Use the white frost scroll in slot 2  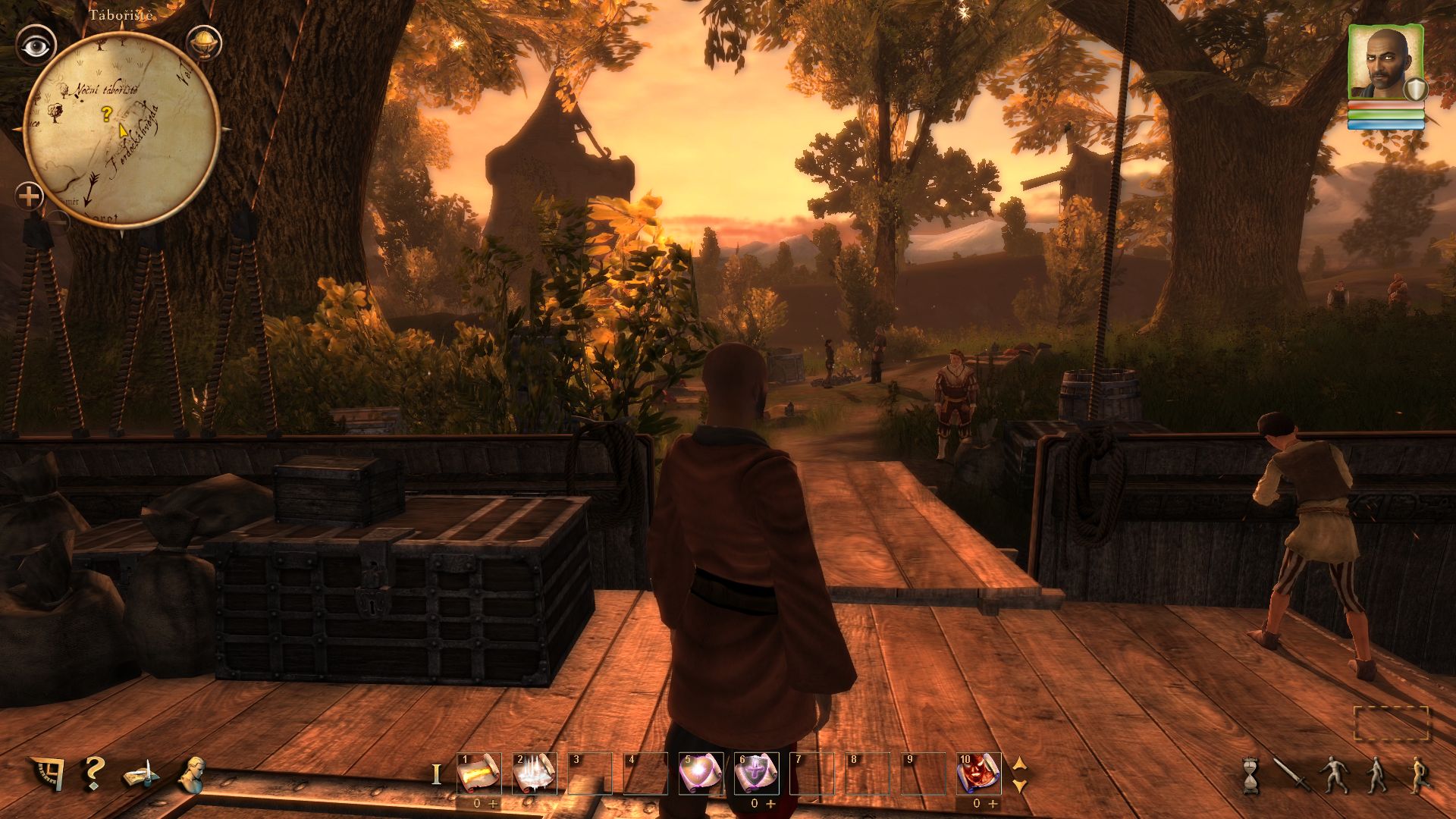tap(535, 773)
